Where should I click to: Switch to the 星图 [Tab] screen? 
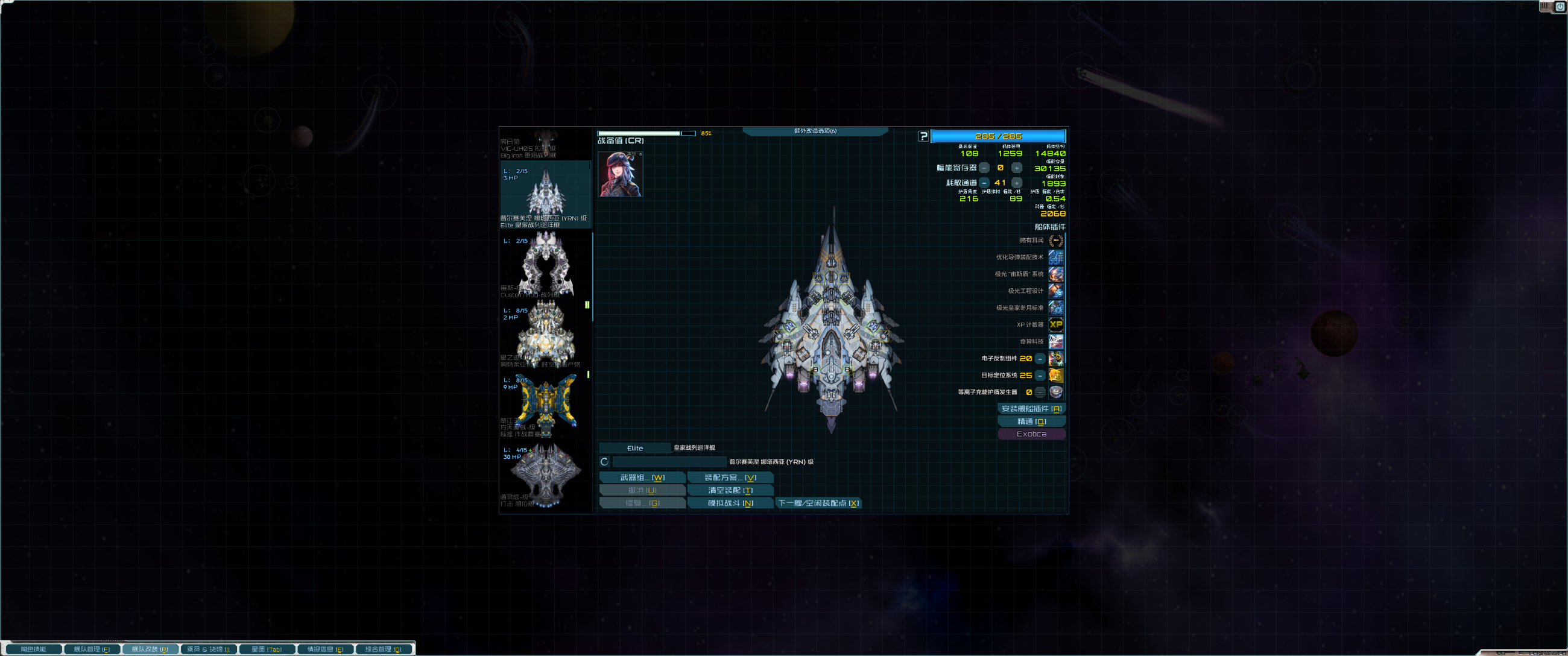tap(266, 649)
